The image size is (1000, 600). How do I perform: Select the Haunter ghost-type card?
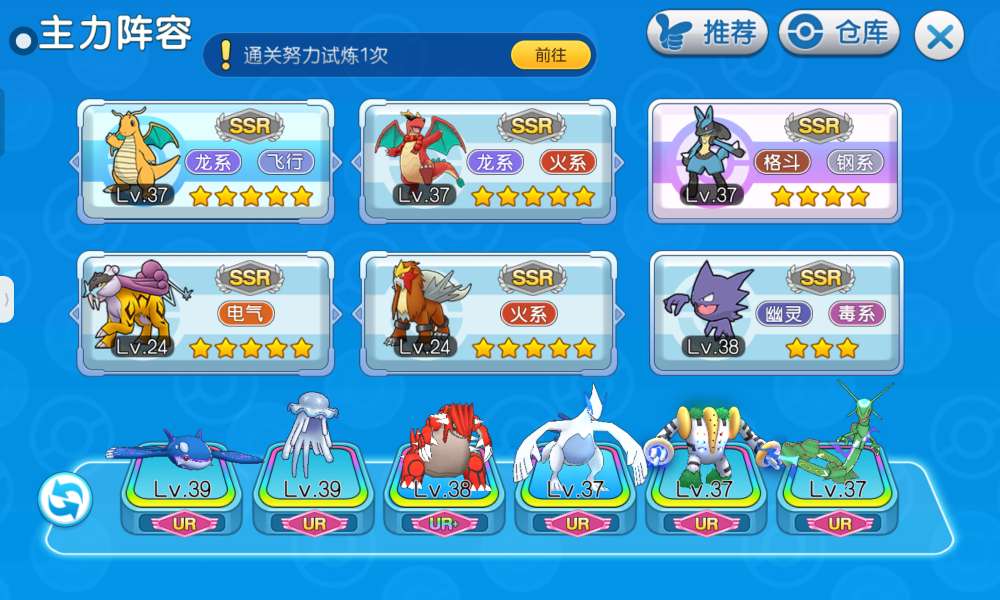[775, 313]
